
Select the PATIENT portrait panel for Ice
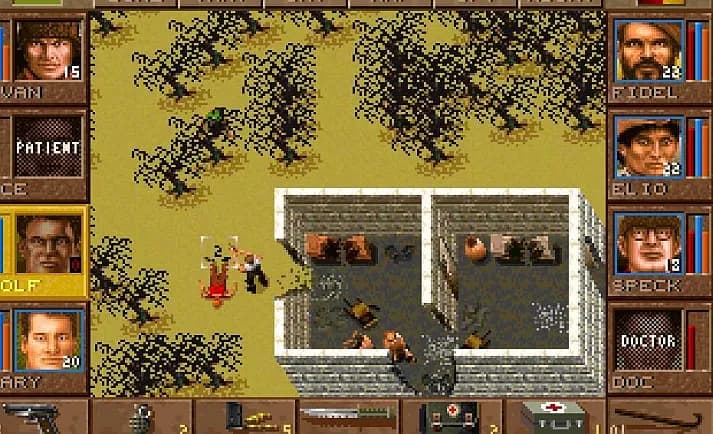(x=46, y=147)
